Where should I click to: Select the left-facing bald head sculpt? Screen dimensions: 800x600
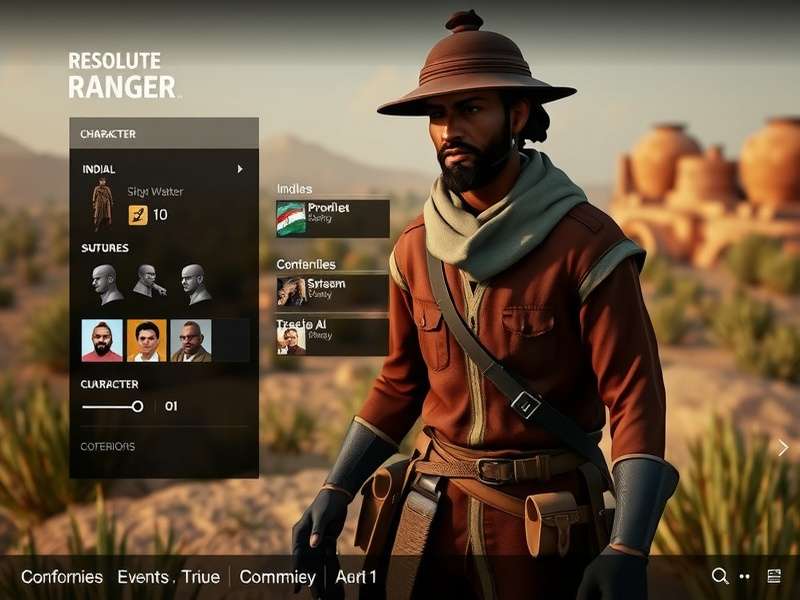point(104,284)
